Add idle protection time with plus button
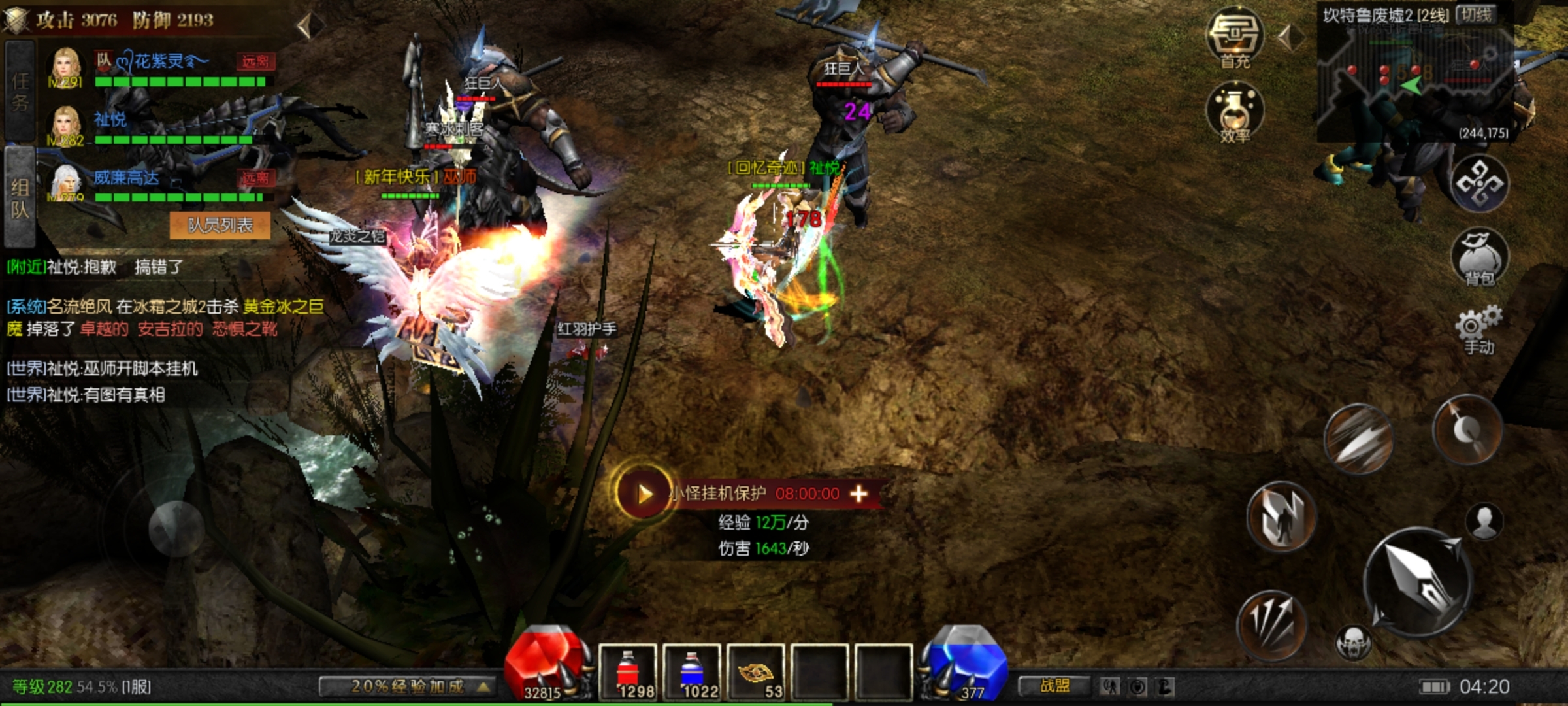This screenshot has height=706, width=1568. pos(858,494)
